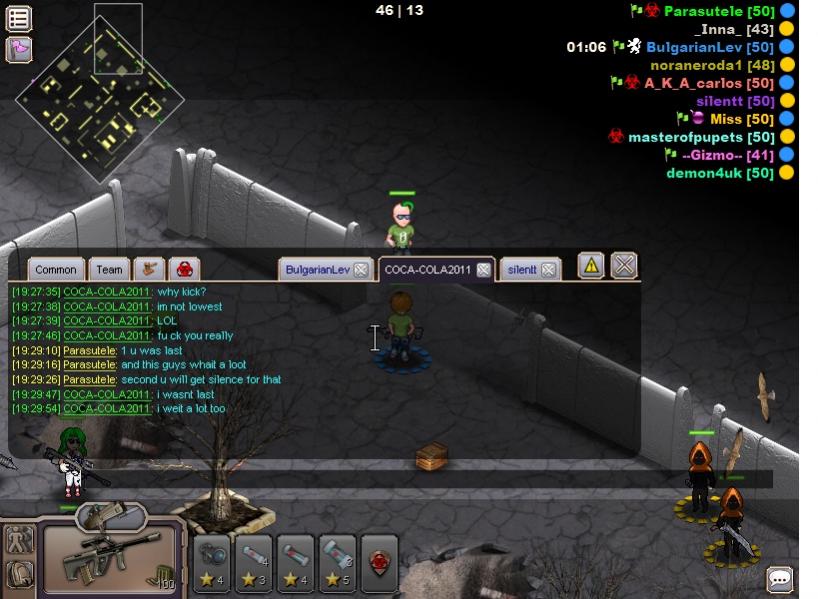The height and width of the screenshot is (599, 818).
Task: Open the handshake chat tab
Action: (149, 268)
